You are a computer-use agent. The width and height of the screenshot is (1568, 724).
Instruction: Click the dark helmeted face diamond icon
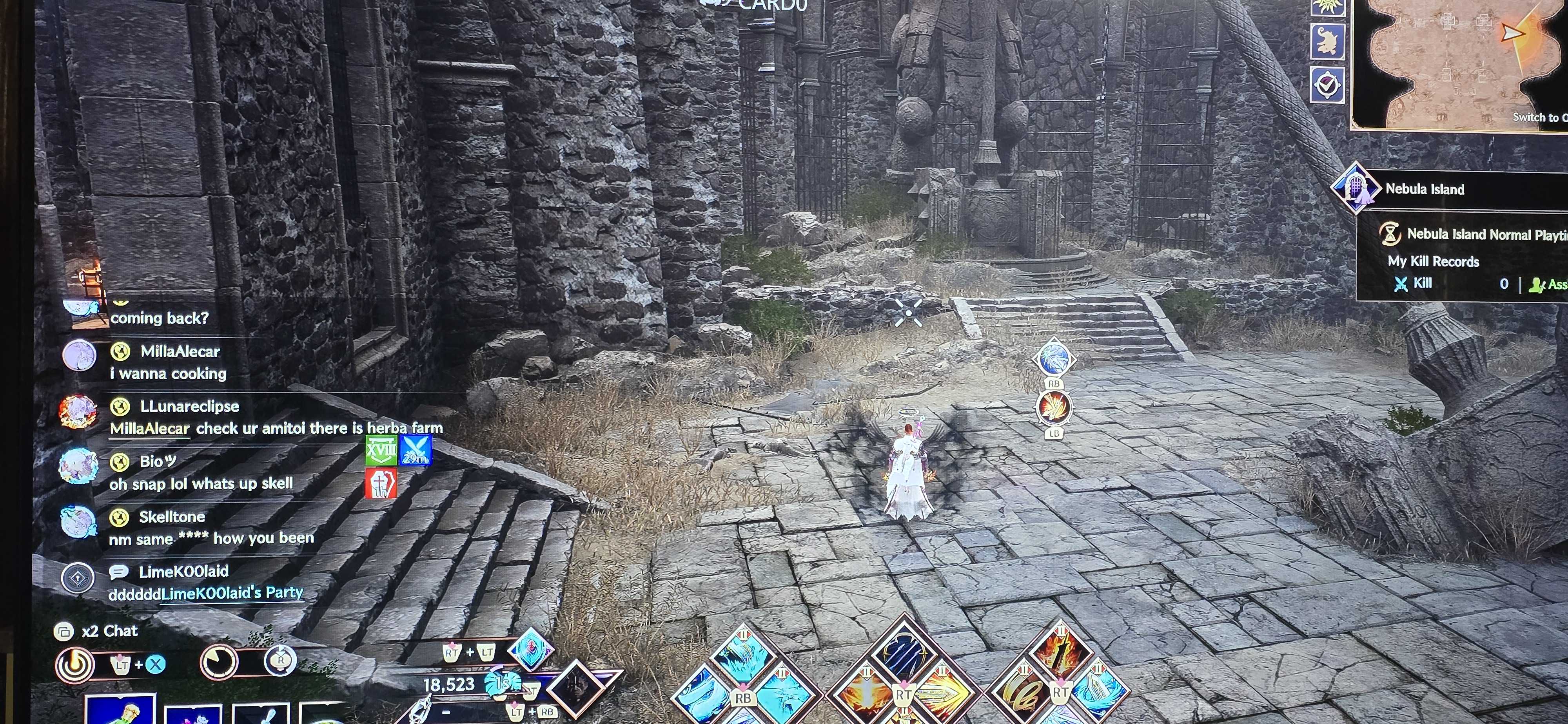point(576,689)
